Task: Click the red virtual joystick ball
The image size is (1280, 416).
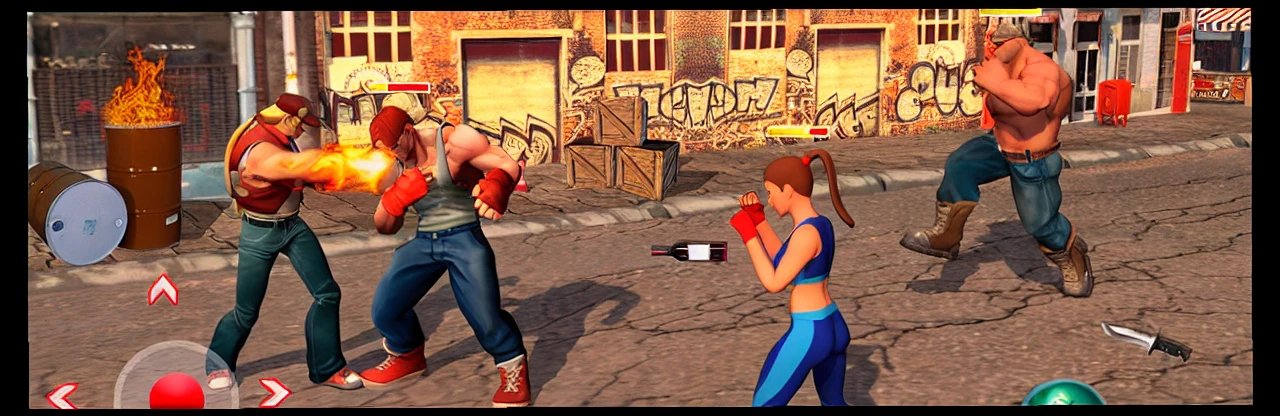Action: 177,392
